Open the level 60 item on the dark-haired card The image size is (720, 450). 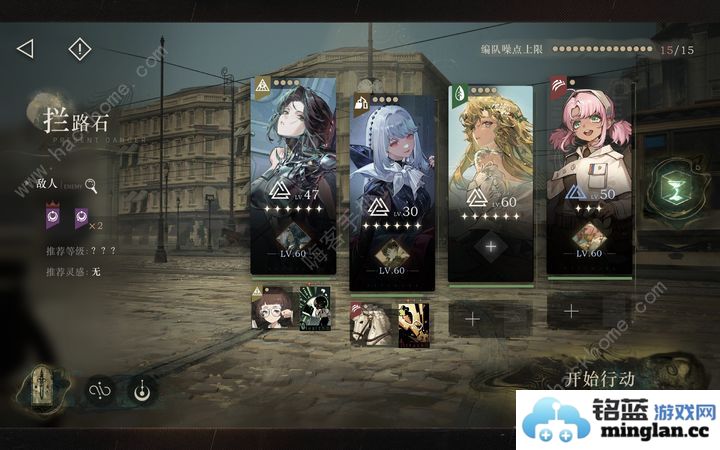pos(292,238)
